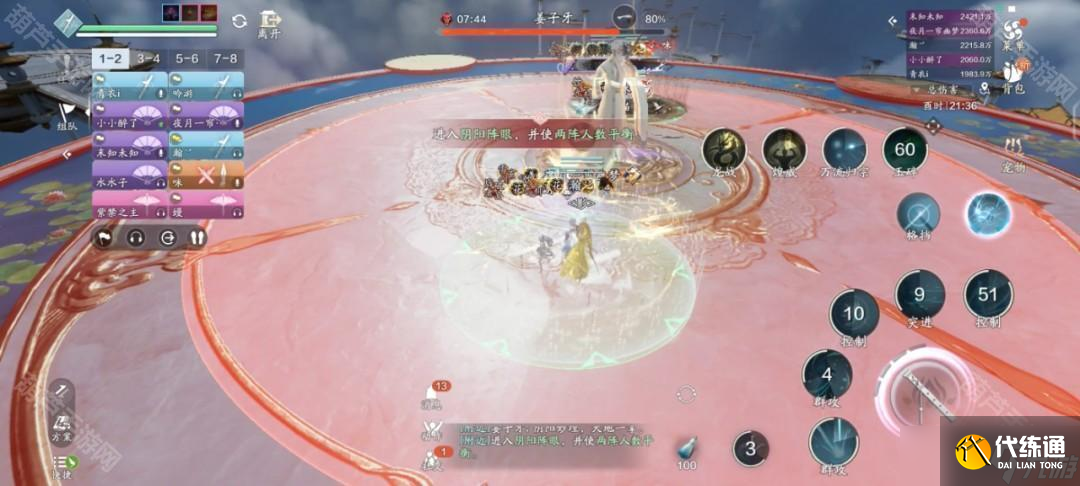Screen dimensions: 1080x486
Task: Tap the 离开 leave button
Action: click(x=269, y=23)
